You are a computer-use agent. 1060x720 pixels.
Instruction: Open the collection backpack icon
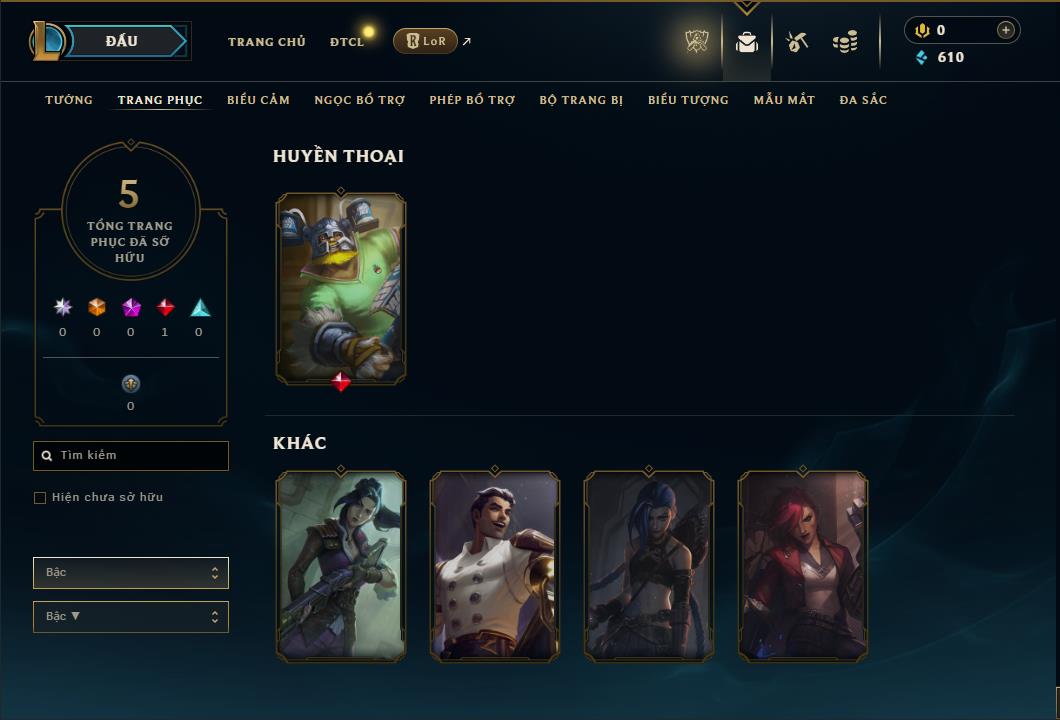[x=747, y=42]
